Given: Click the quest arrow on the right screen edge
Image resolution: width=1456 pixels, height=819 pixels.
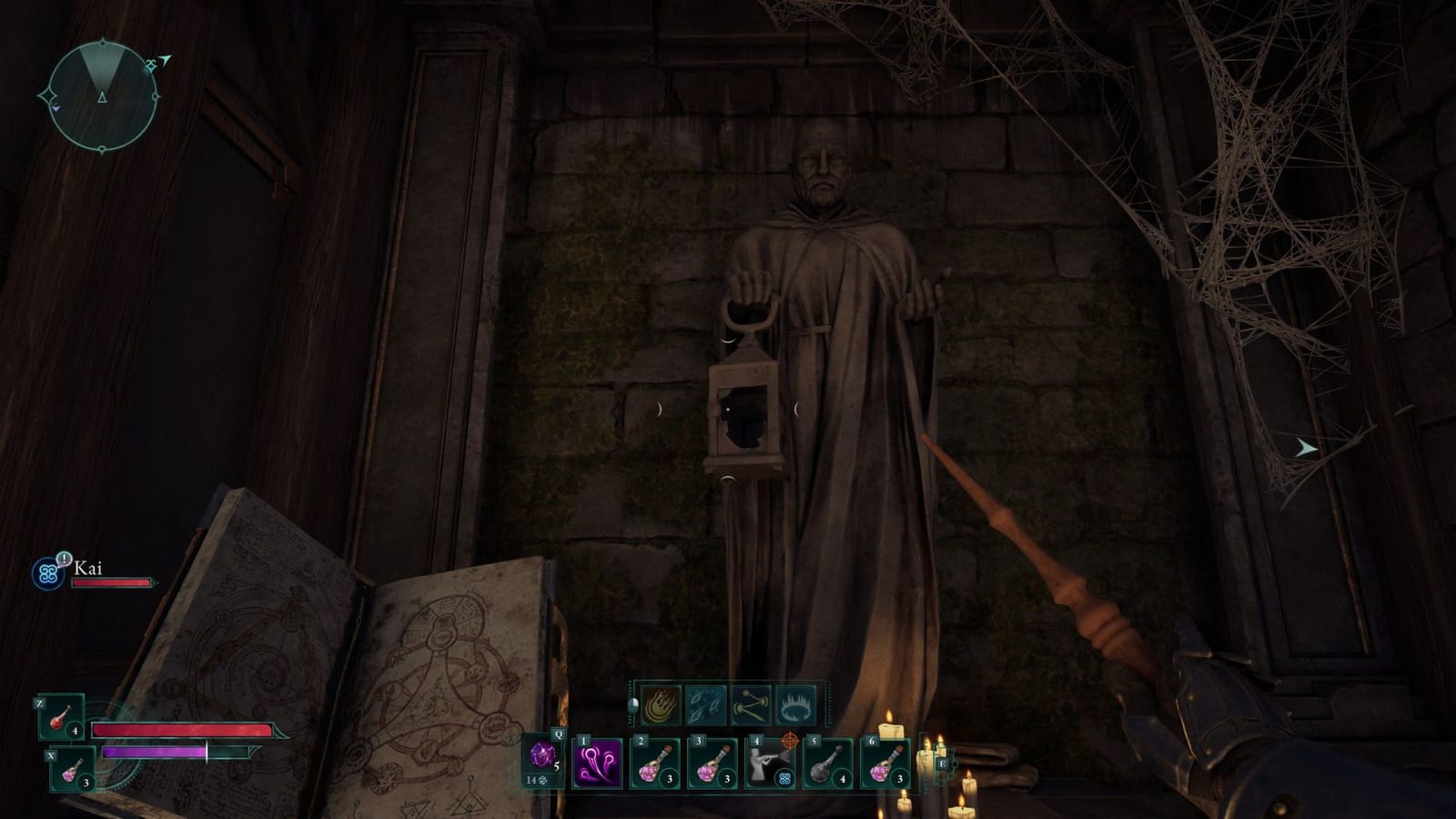Looking at the screenshot, I should pos(1306,447).
